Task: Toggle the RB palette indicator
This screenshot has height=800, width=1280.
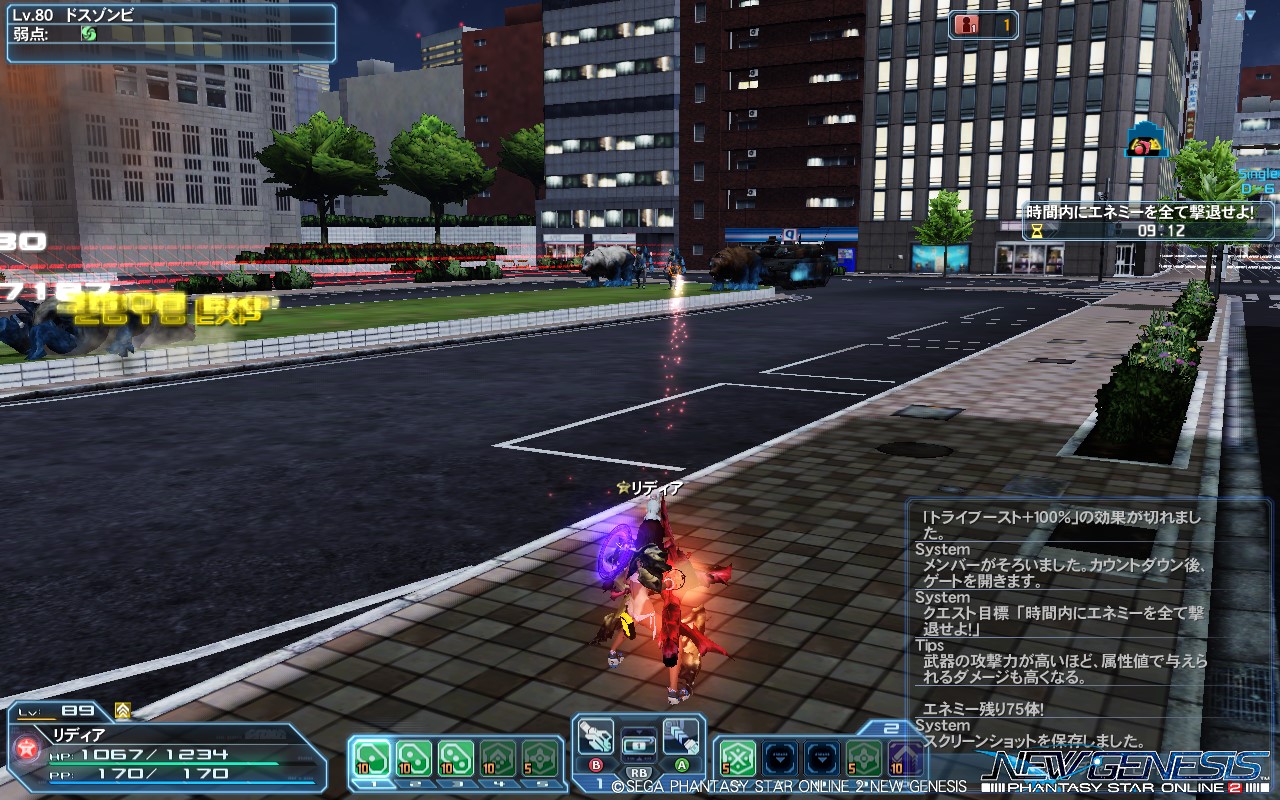Action: (x=637, y=771)
